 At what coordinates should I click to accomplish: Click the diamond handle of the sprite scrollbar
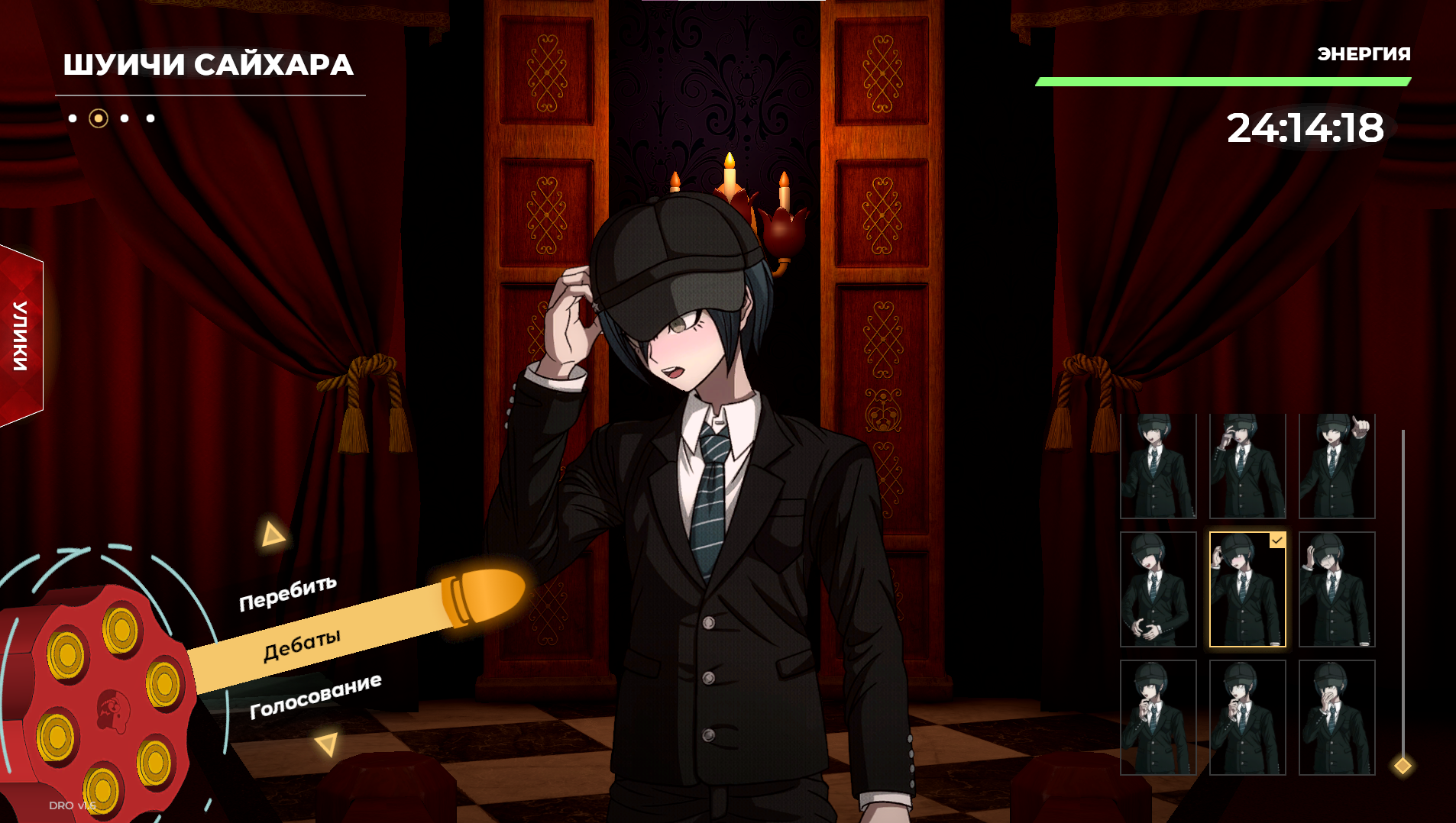[x=1403, y=765]
